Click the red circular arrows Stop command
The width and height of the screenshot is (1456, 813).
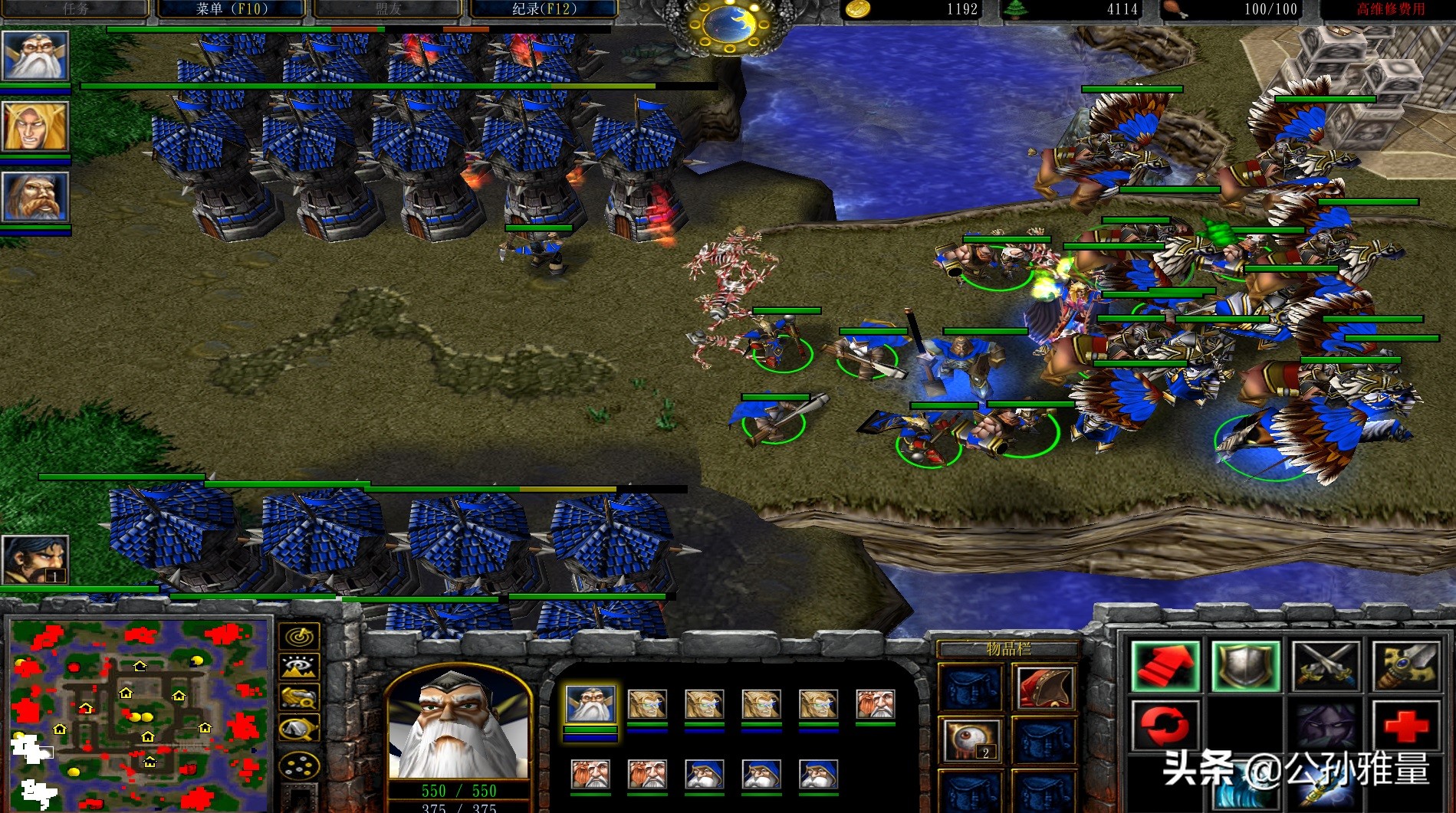pyautogui.click(x=1165, y=725)
